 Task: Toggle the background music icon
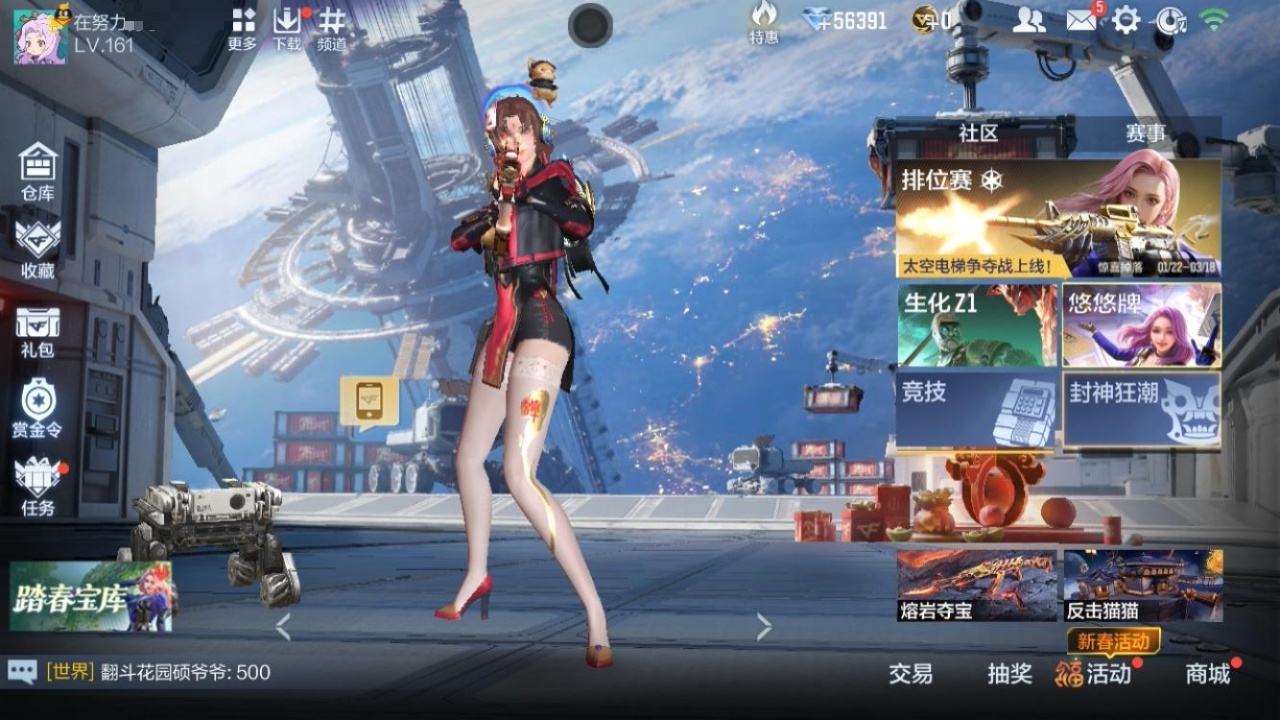tap(1170, 20)
